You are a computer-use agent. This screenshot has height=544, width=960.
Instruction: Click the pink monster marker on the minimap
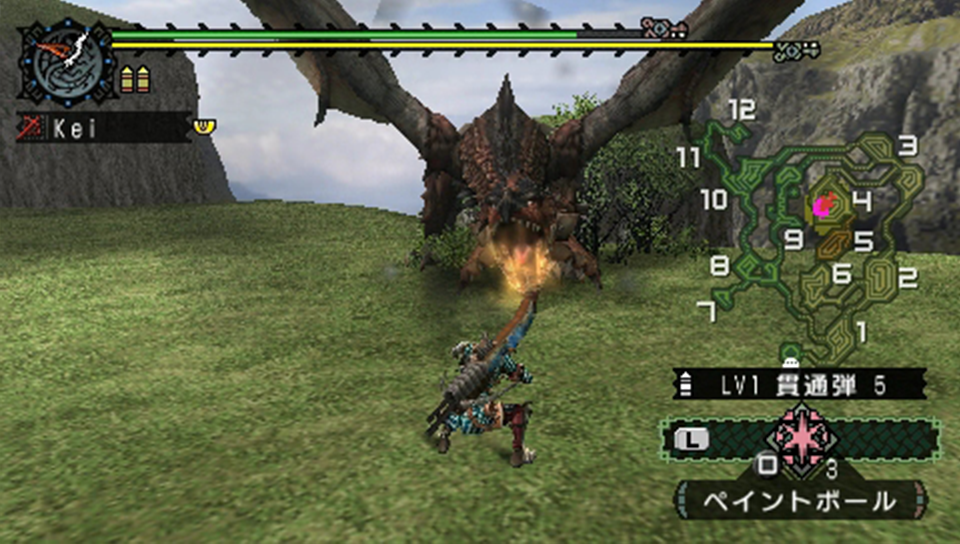(823, 207)
